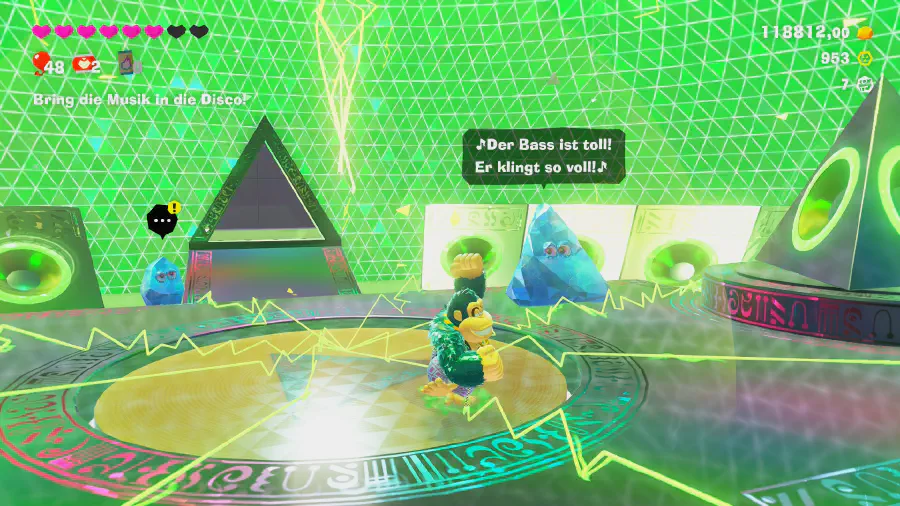This screenshot has width=900, height=506.
Task: Select the red heart juice can icon
Action: point(85,65)
